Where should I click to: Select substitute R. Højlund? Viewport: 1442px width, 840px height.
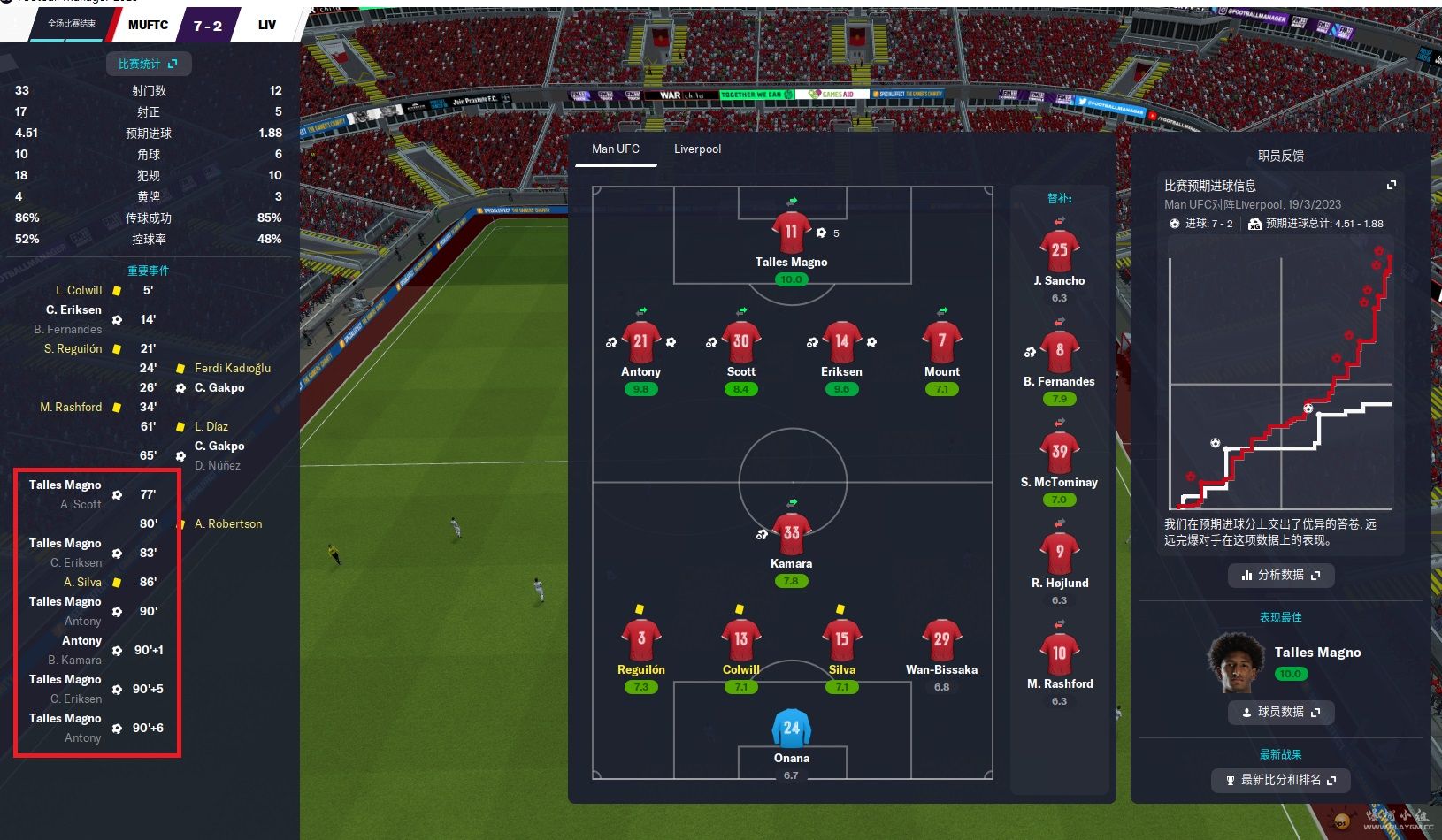pos(1059,554)
